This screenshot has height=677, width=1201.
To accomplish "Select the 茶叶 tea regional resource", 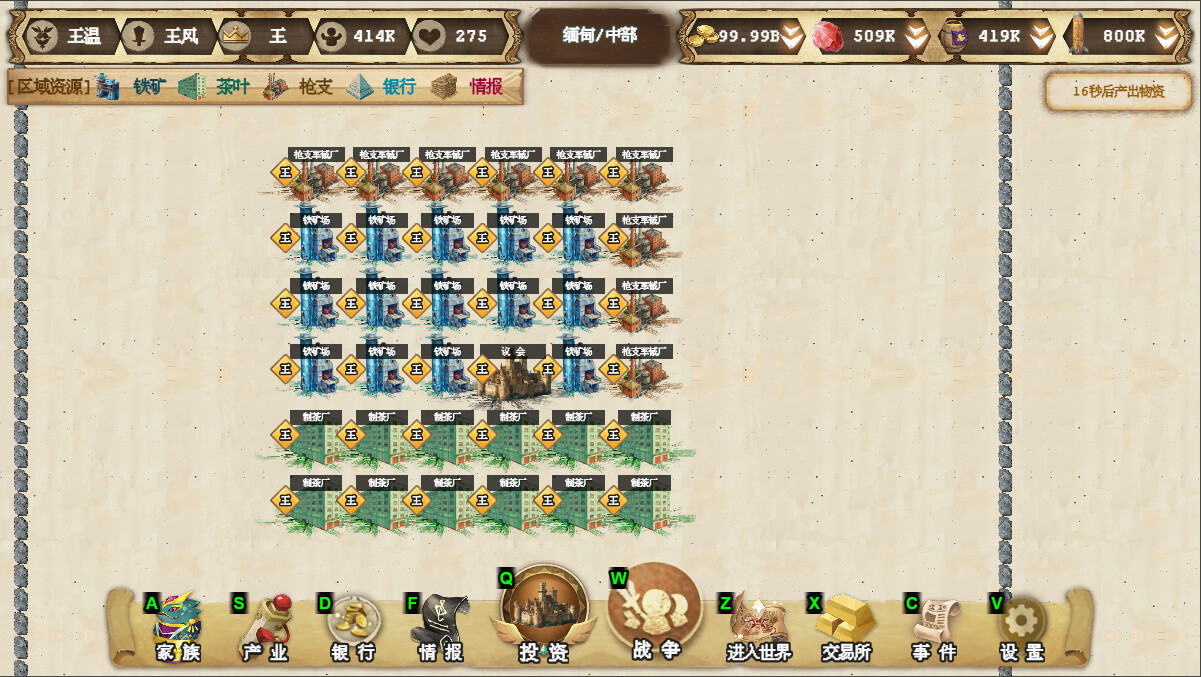I will coord(216,87).
